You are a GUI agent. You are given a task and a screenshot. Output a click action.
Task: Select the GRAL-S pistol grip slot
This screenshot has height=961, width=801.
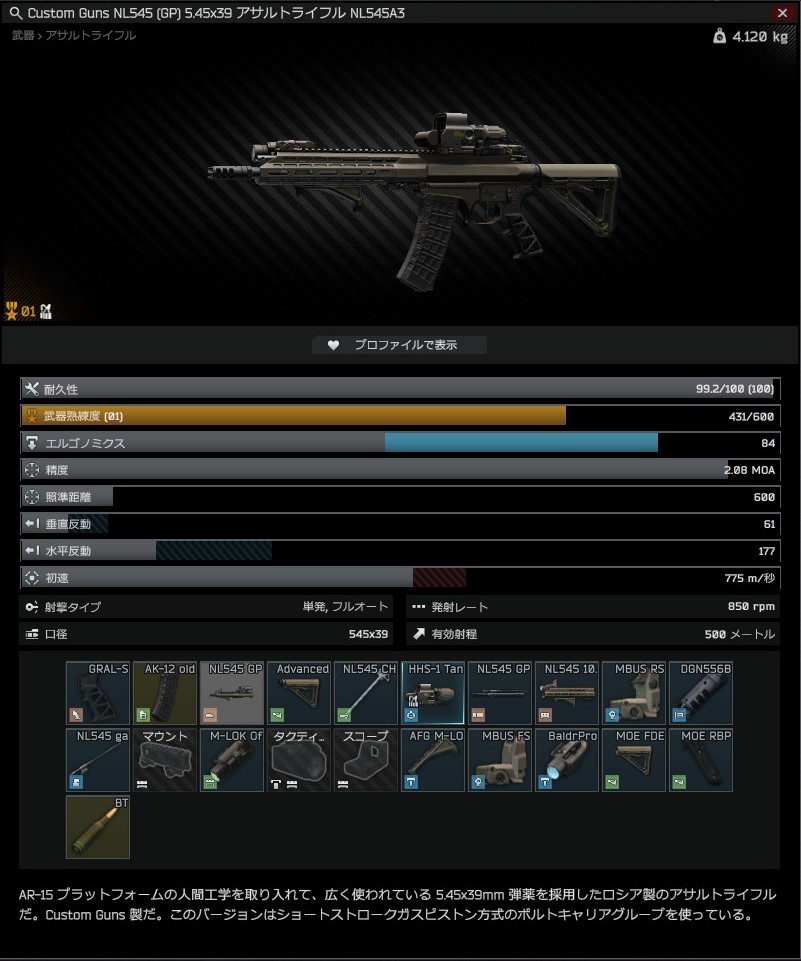point(98,693)
